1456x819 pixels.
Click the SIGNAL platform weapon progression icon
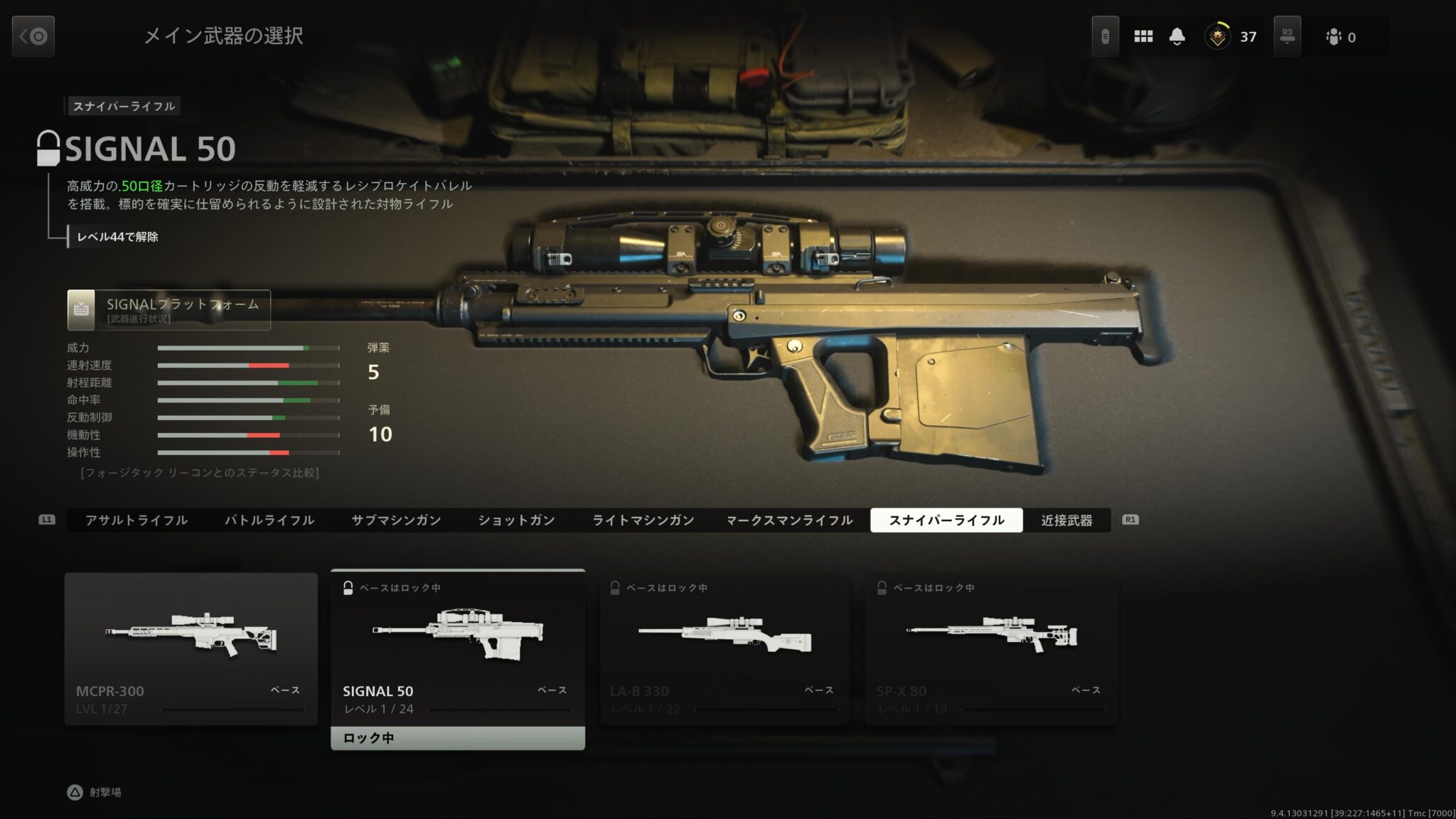[82, 309]
